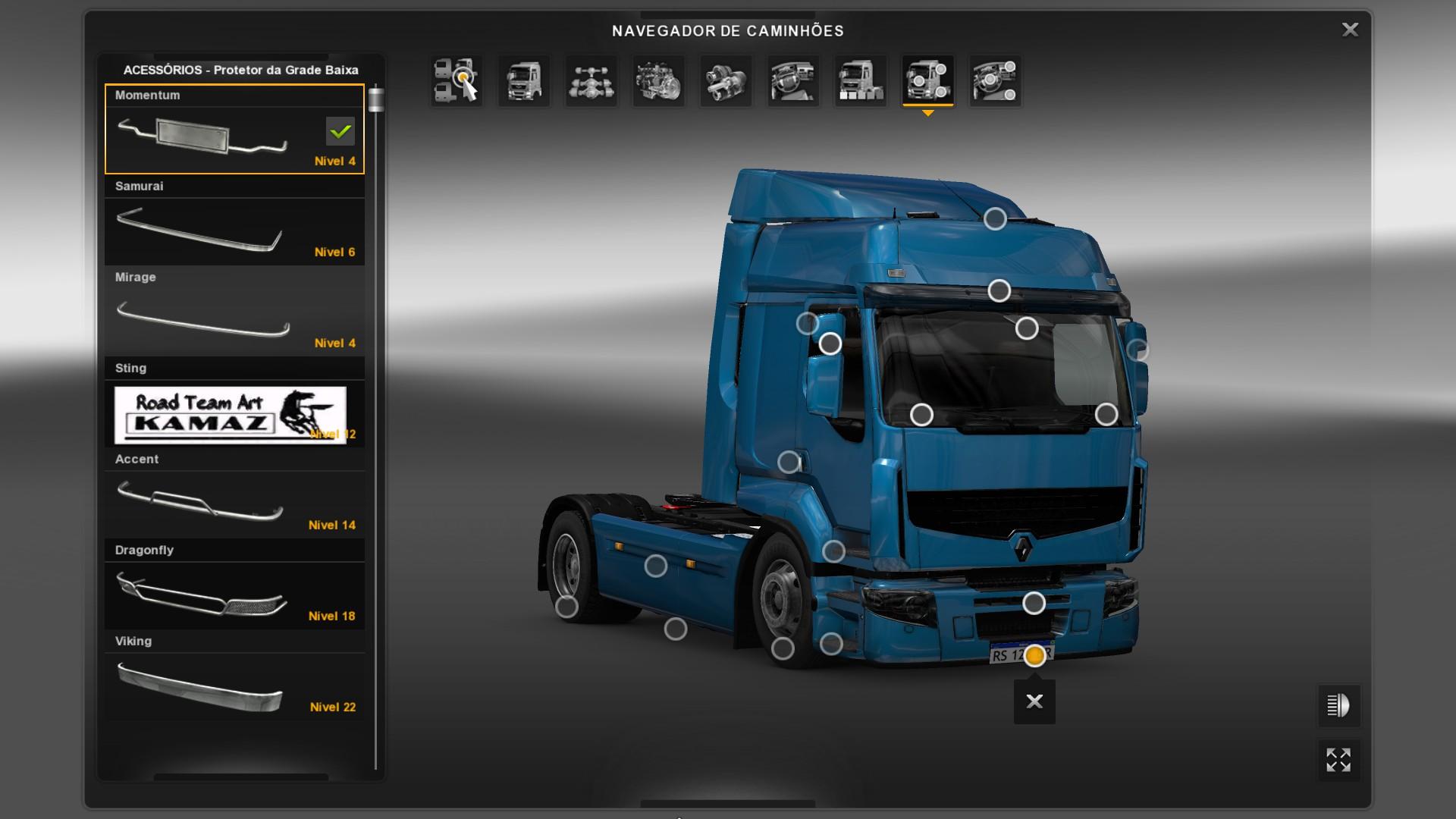Switch to the interior accessories tab
Image resolution: width=1456 pixels, height=819 pixels.
[995, 80]
